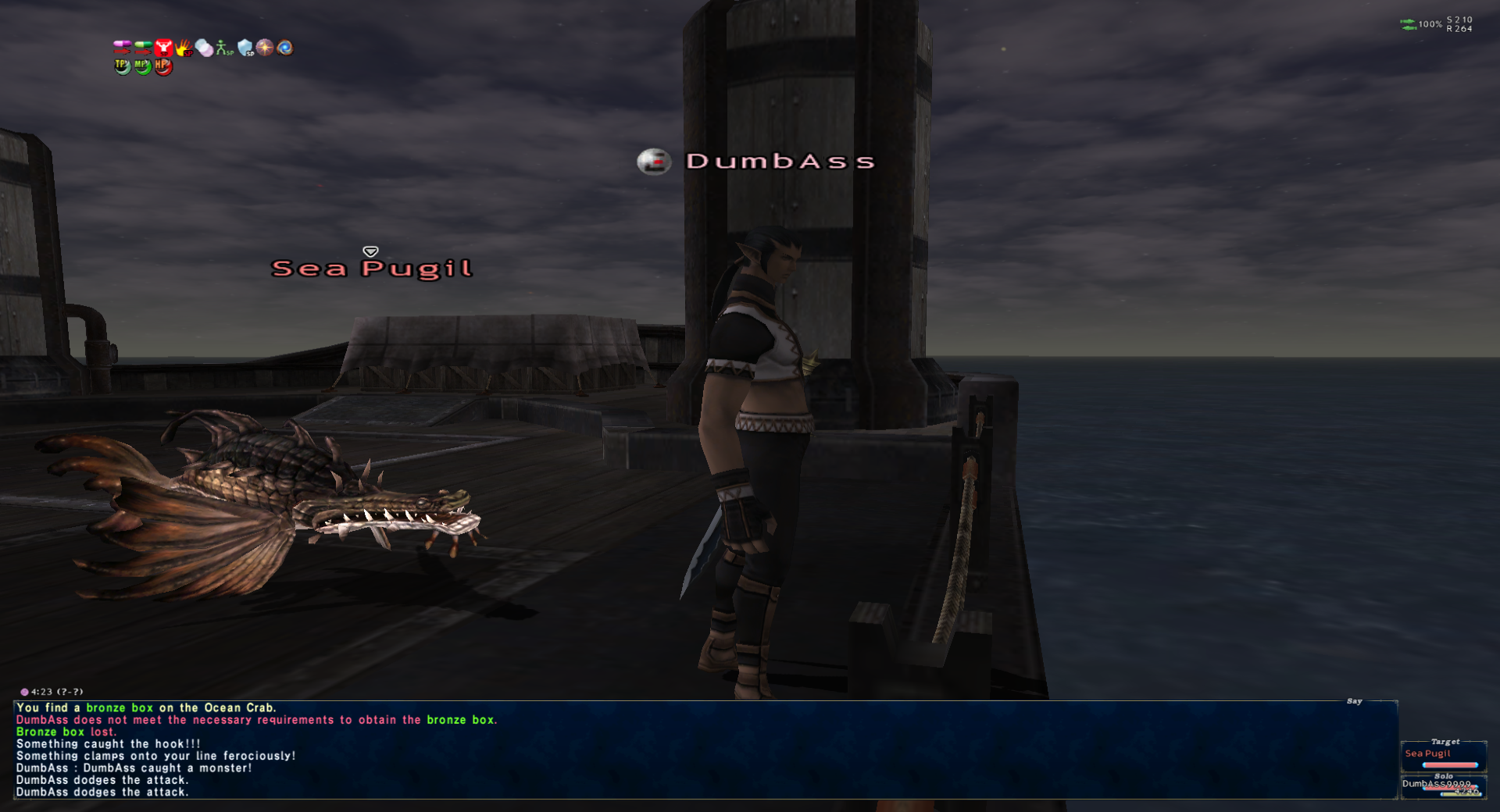The width and height of the screenshot is (1500, 812).
Task: Select the pink starburst orb status icon
Action: (x=266, y=48)
